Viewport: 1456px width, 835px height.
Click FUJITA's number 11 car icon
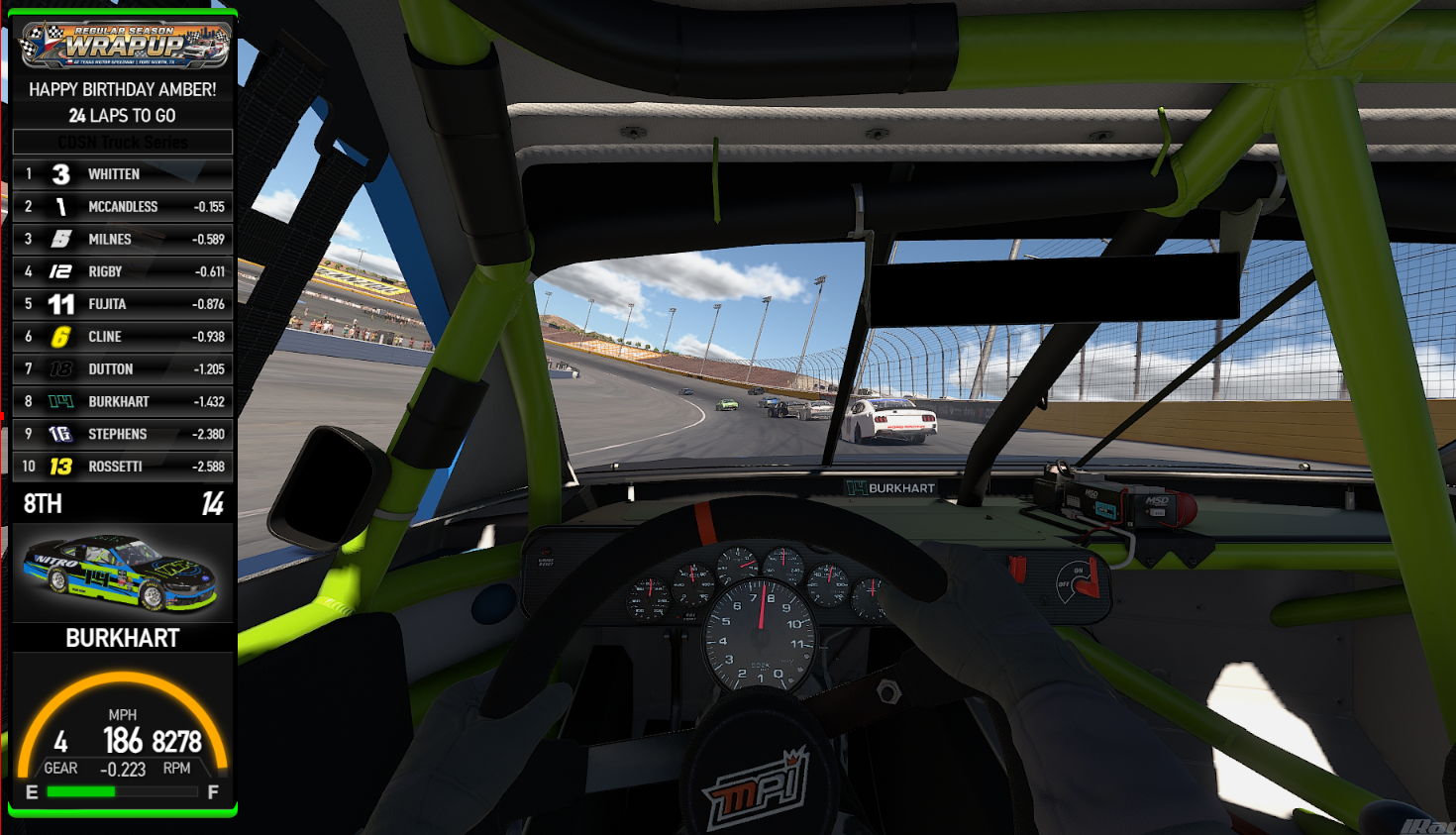coord(59,303)
